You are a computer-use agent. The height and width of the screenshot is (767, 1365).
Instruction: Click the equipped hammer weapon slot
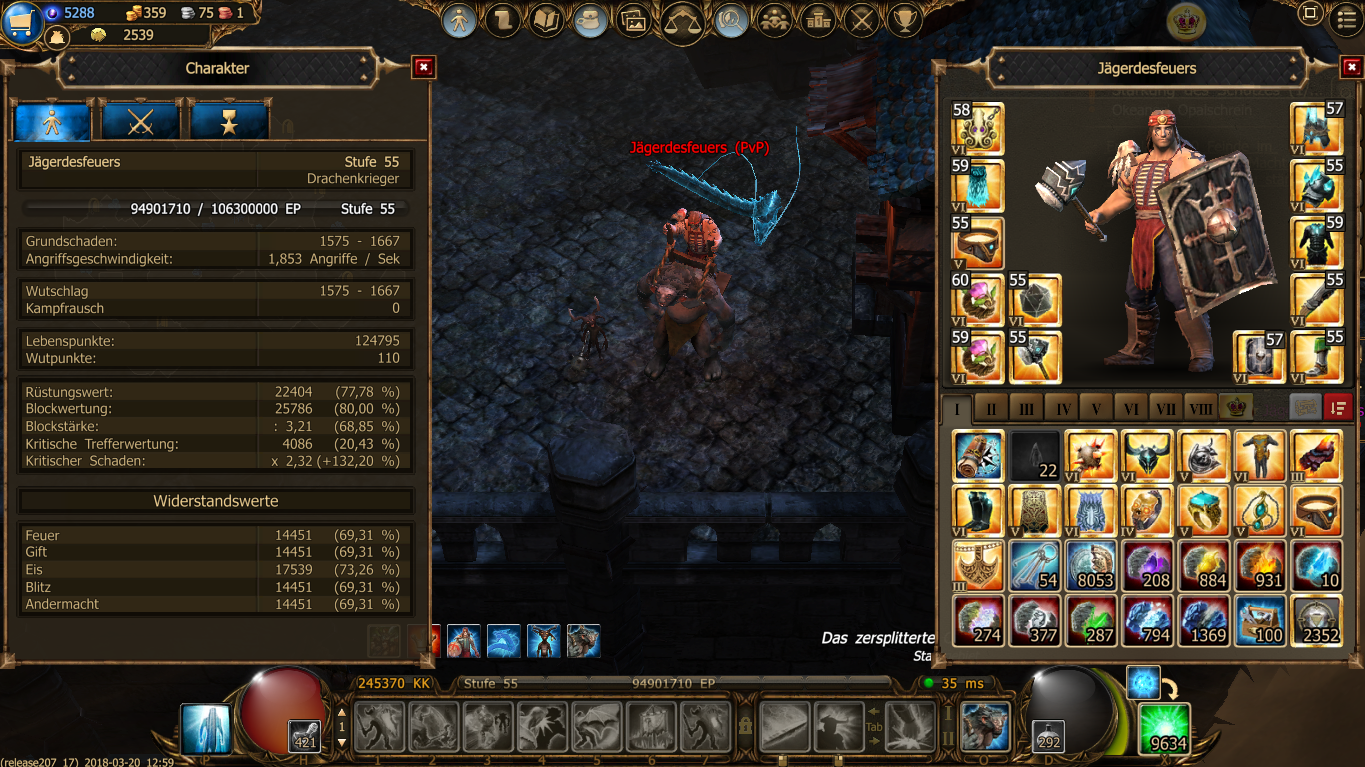pyautogui.click(x=1034, y=357)
